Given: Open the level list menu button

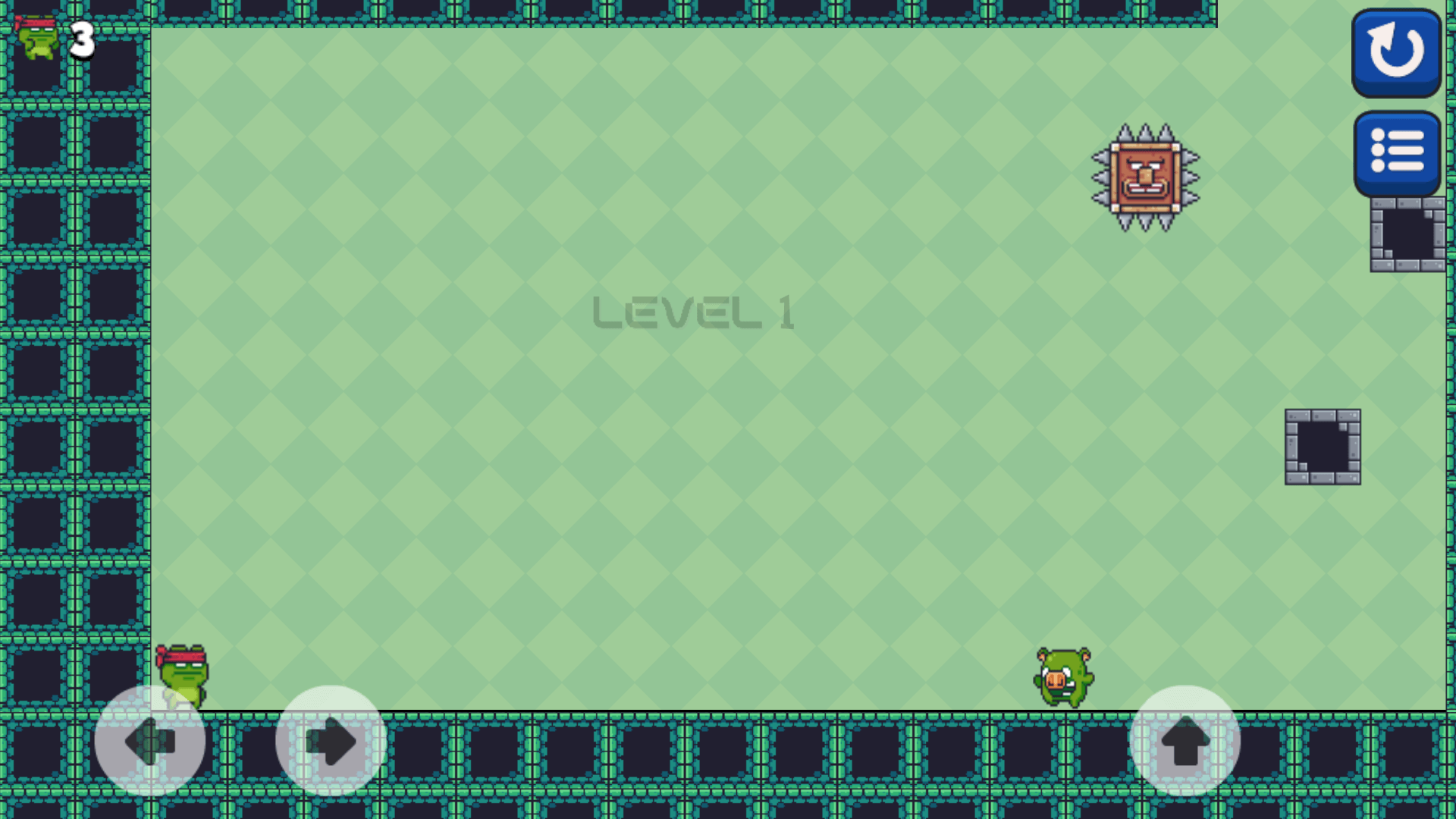Looking at the screenshot, I should click(x=1397, y=152).
